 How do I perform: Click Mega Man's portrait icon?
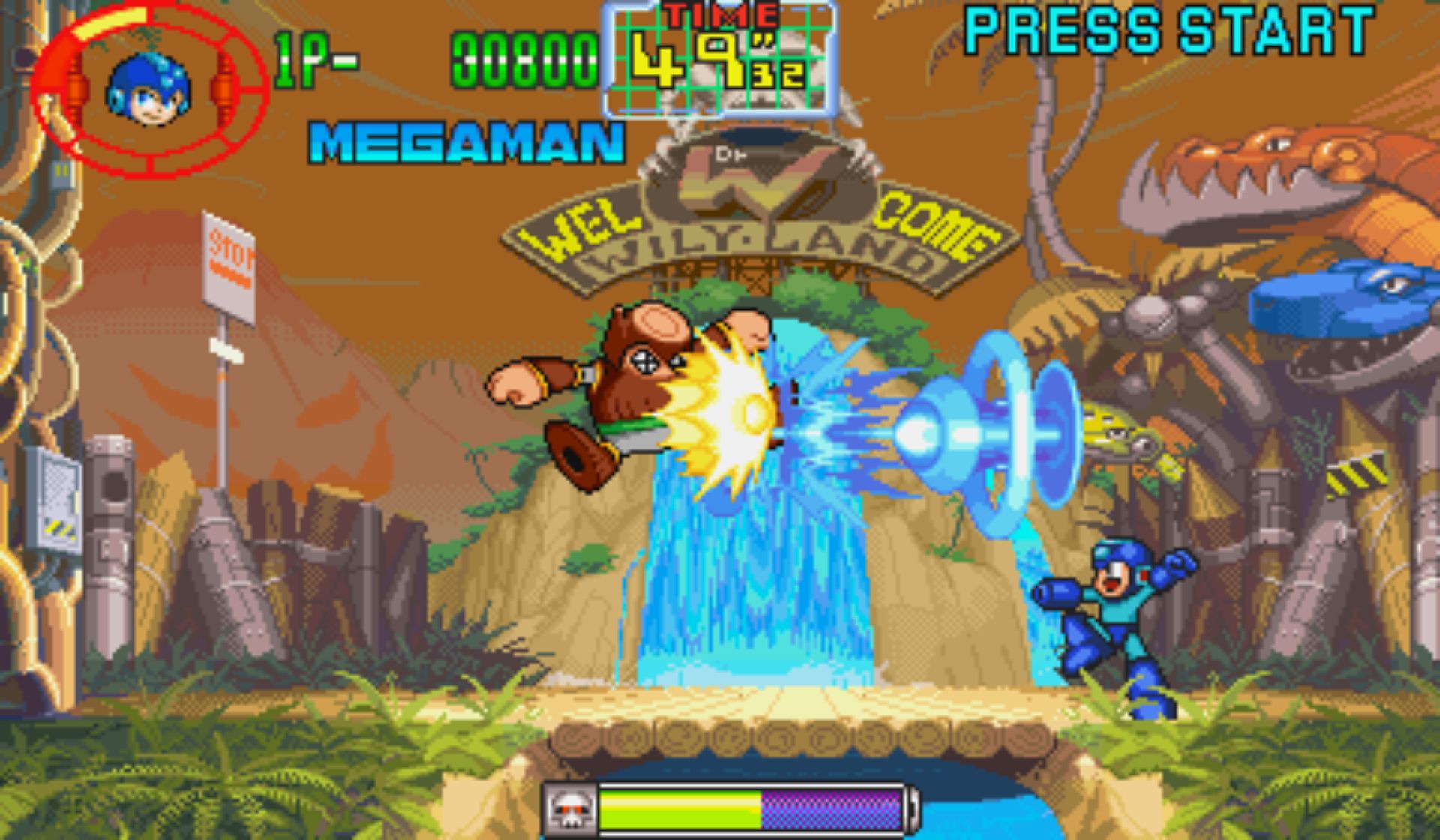point(148,89)
